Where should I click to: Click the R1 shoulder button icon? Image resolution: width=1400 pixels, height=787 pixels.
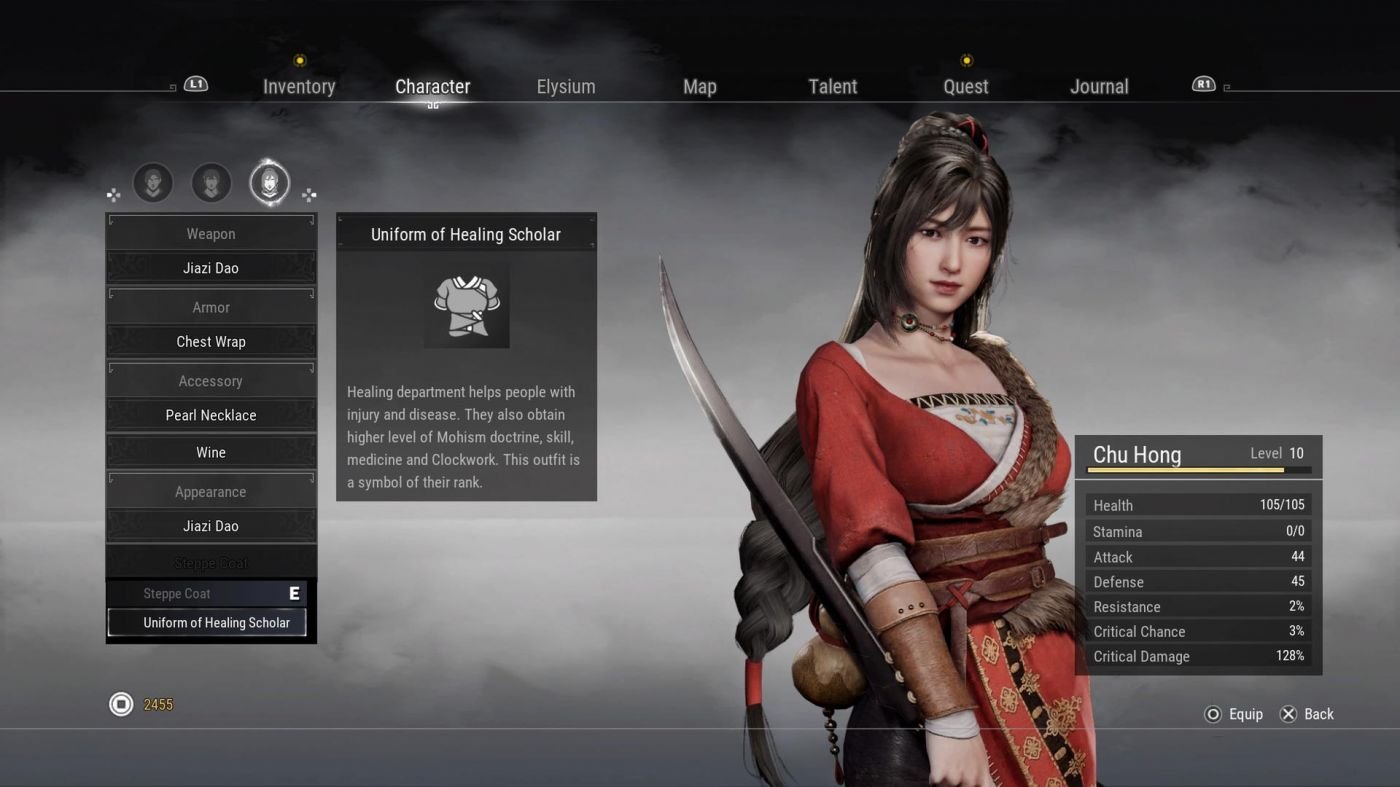[x=1203, y=84]
